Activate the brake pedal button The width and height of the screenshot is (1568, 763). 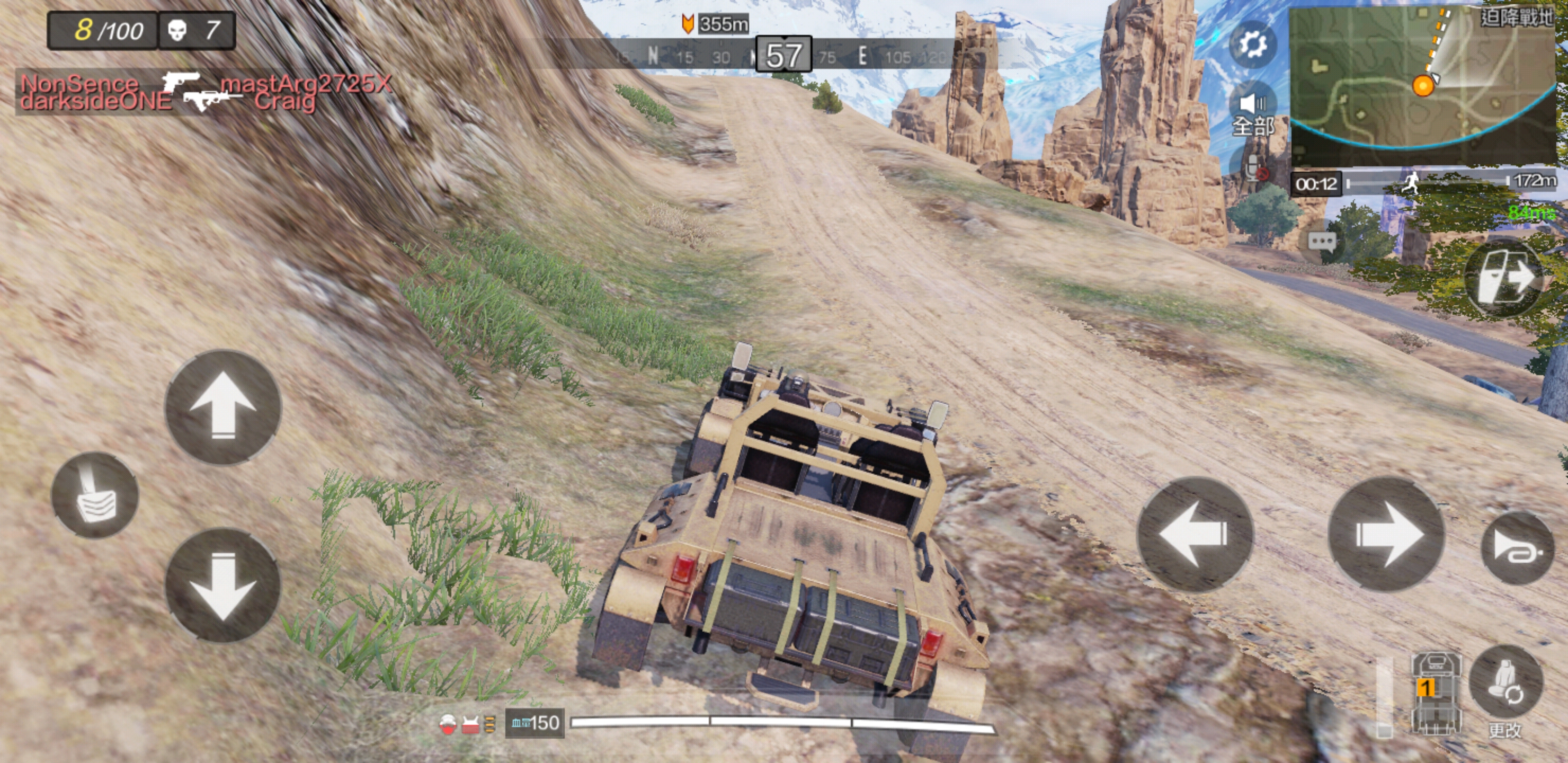95,495
